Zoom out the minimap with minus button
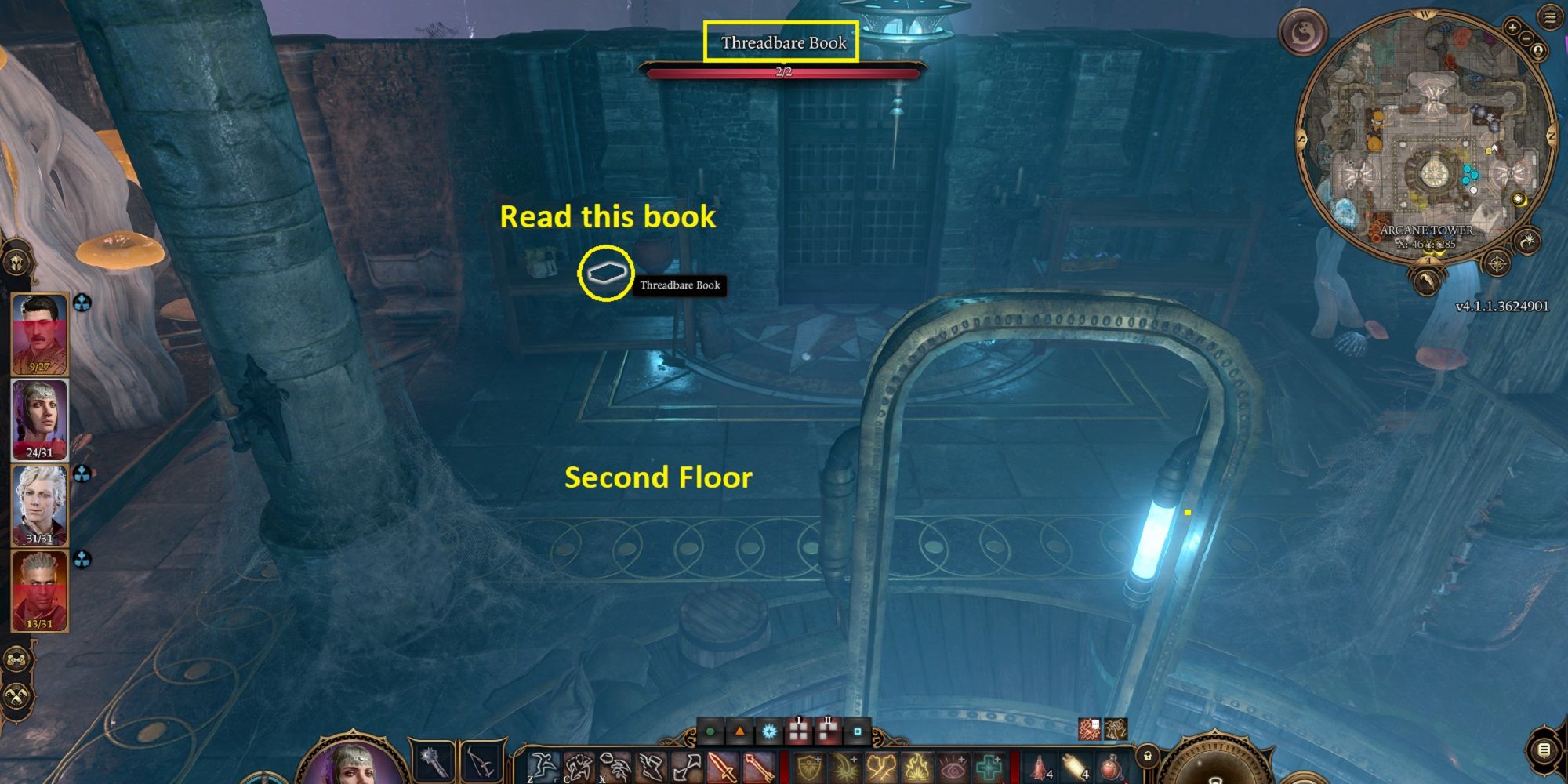Screen dimensions: 1568x784 [x=1527, y=38]
